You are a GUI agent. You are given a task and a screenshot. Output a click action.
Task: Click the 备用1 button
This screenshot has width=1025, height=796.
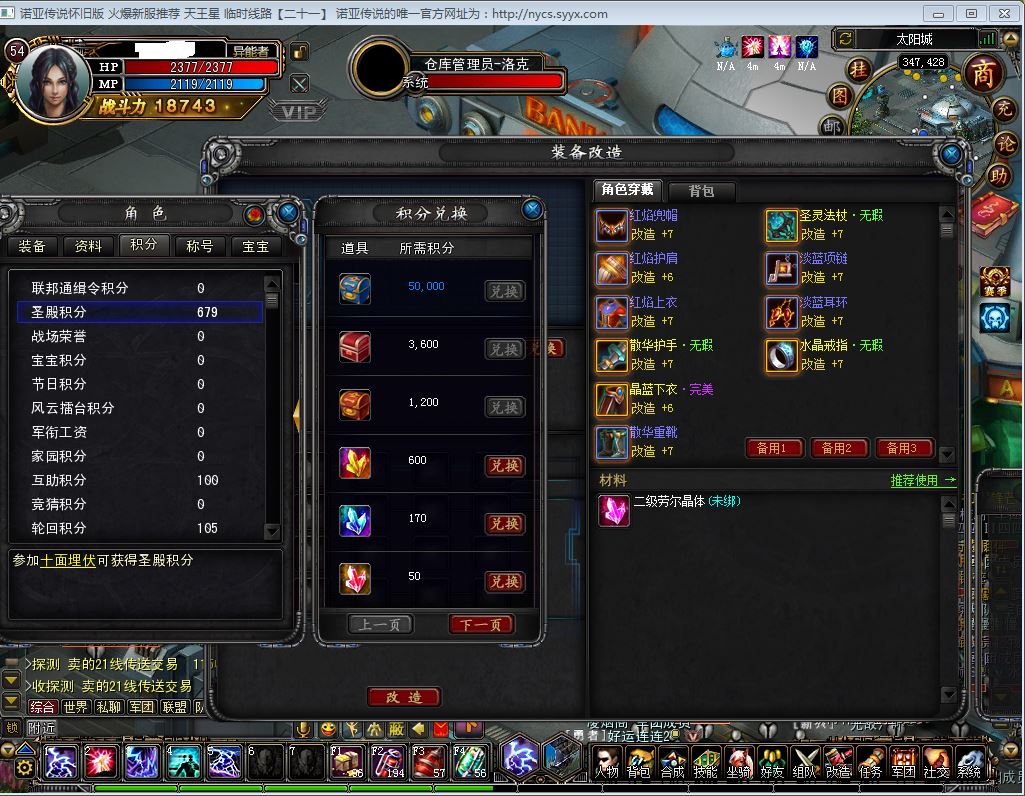pyautogui.click(x=774, y=448)
